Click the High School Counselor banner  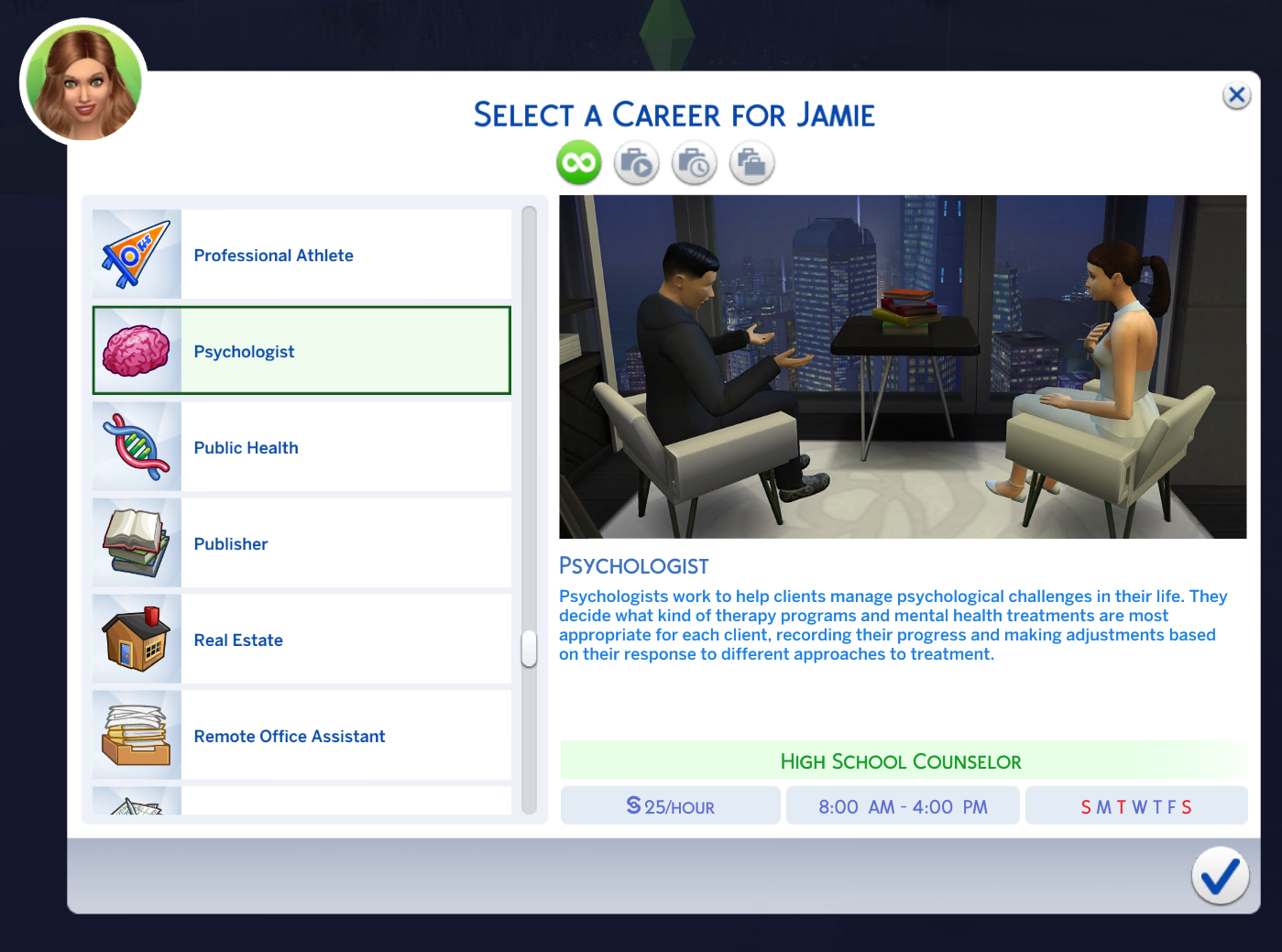tap(902, 761)
